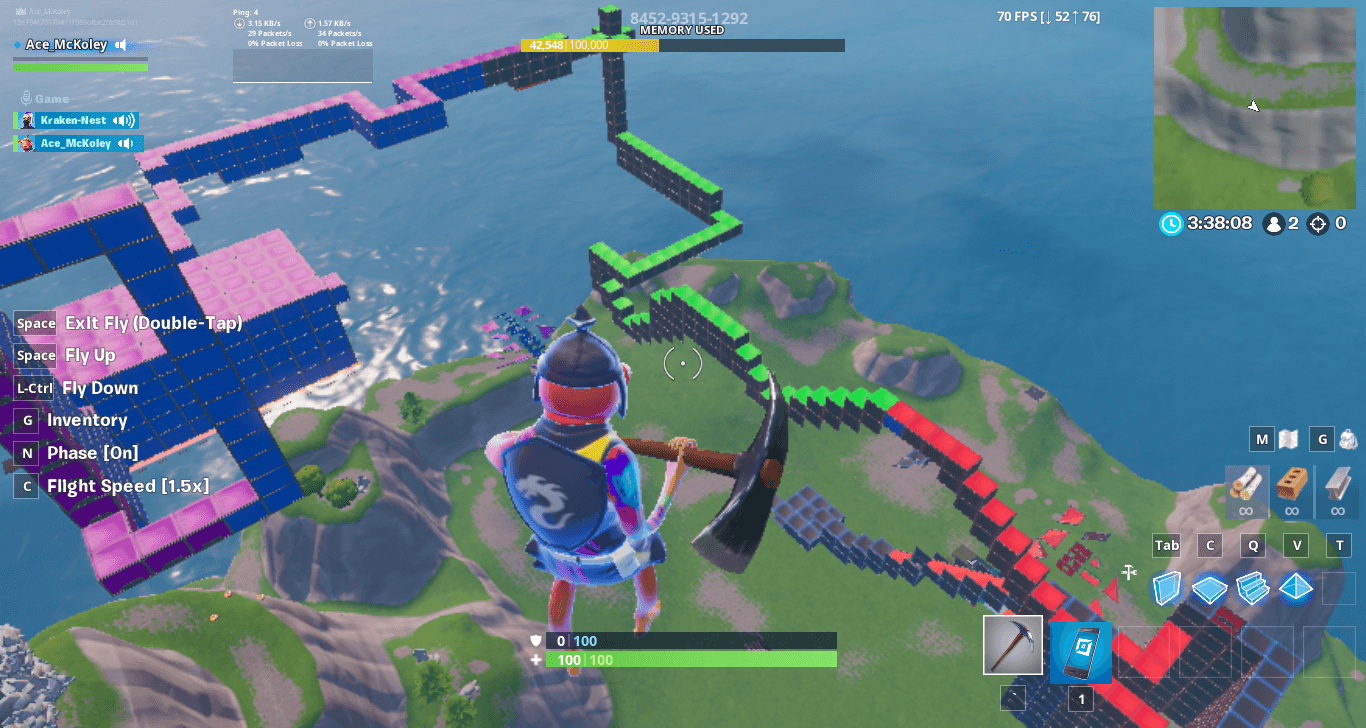
Task: Open the map via the M icon
Action: 1262,439
